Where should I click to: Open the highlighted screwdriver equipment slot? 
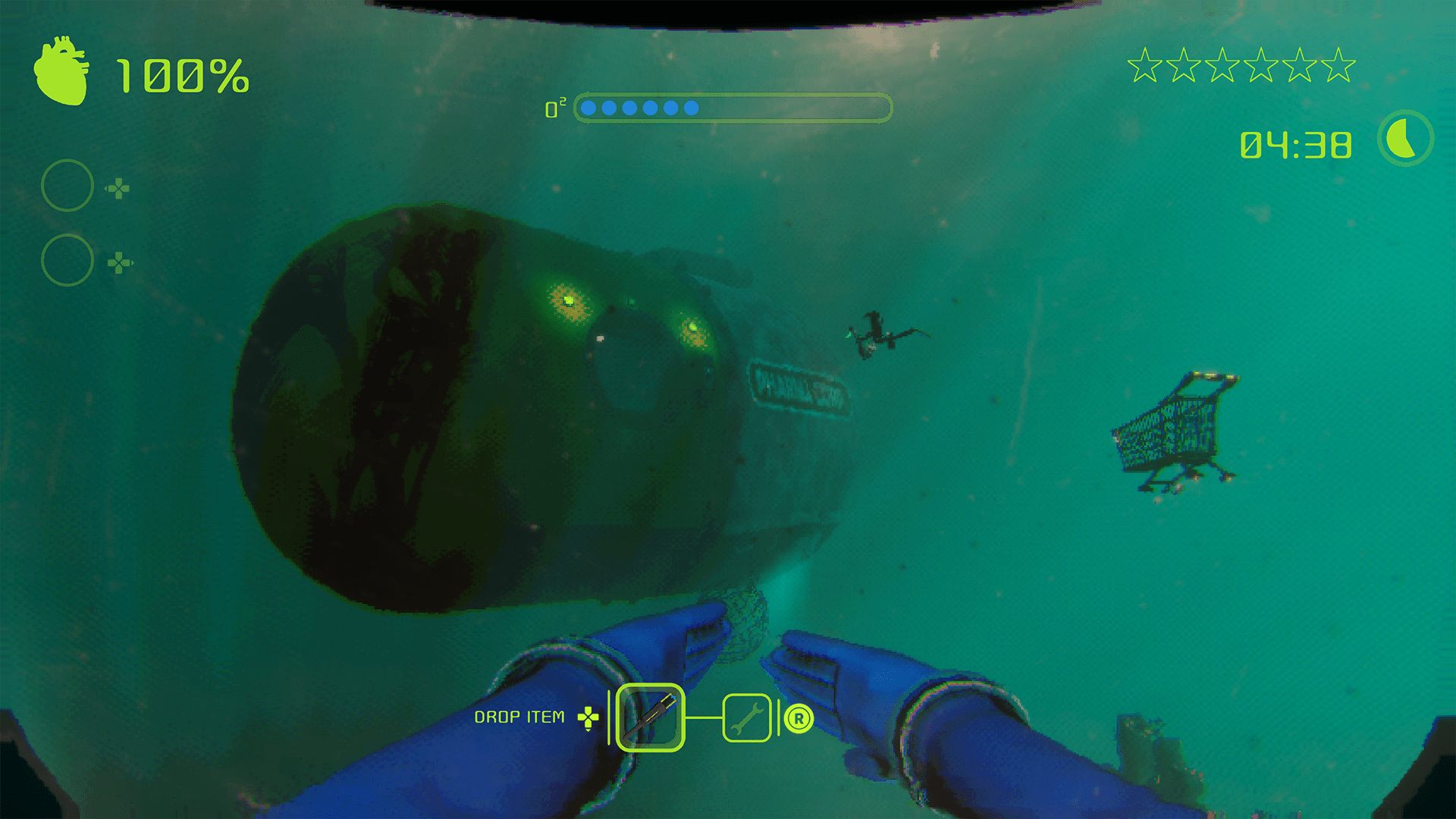point(650,717)
